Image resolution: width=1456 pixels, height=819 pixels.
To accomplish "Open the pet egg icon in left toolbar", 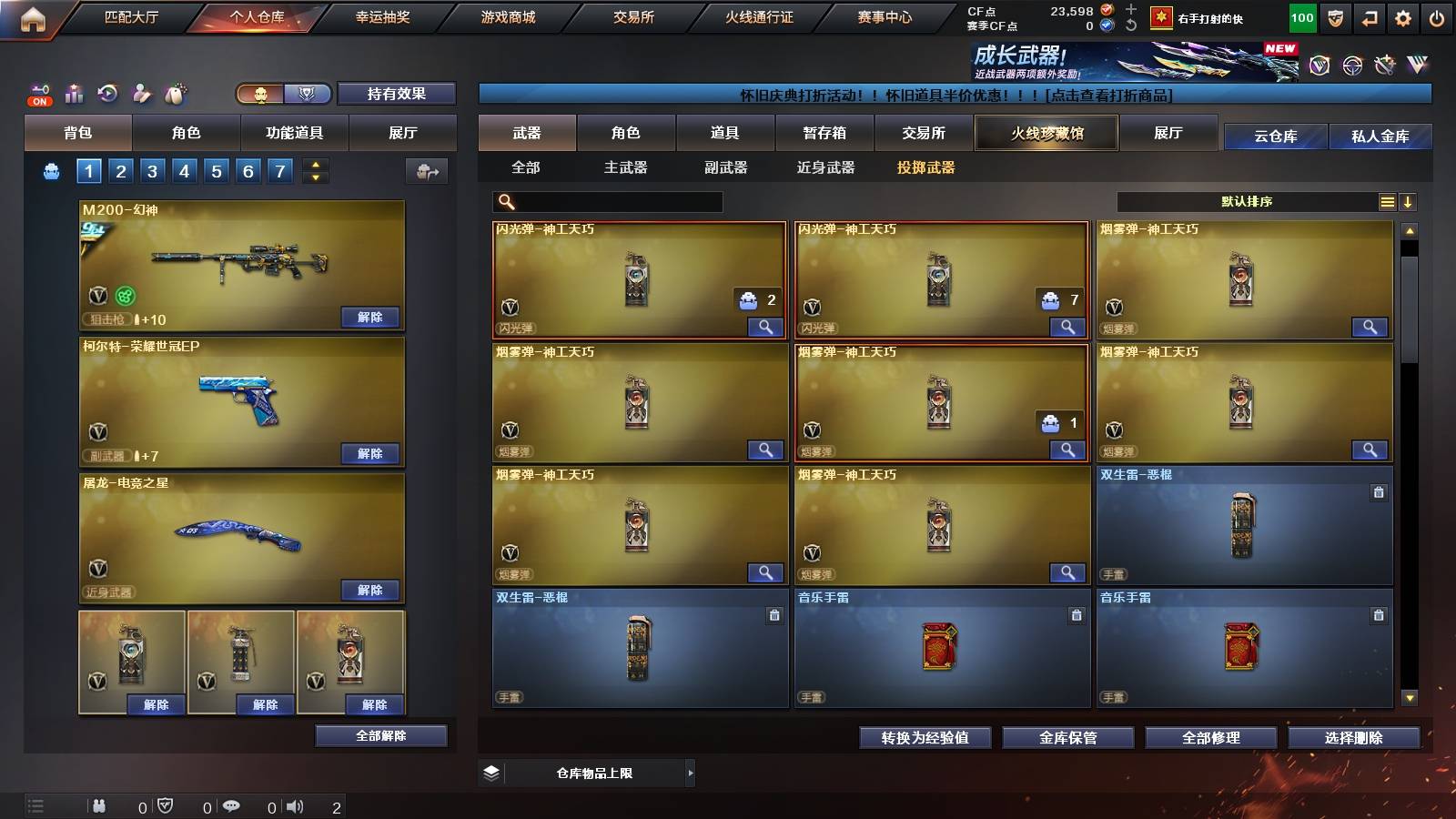I will (175, 94).
